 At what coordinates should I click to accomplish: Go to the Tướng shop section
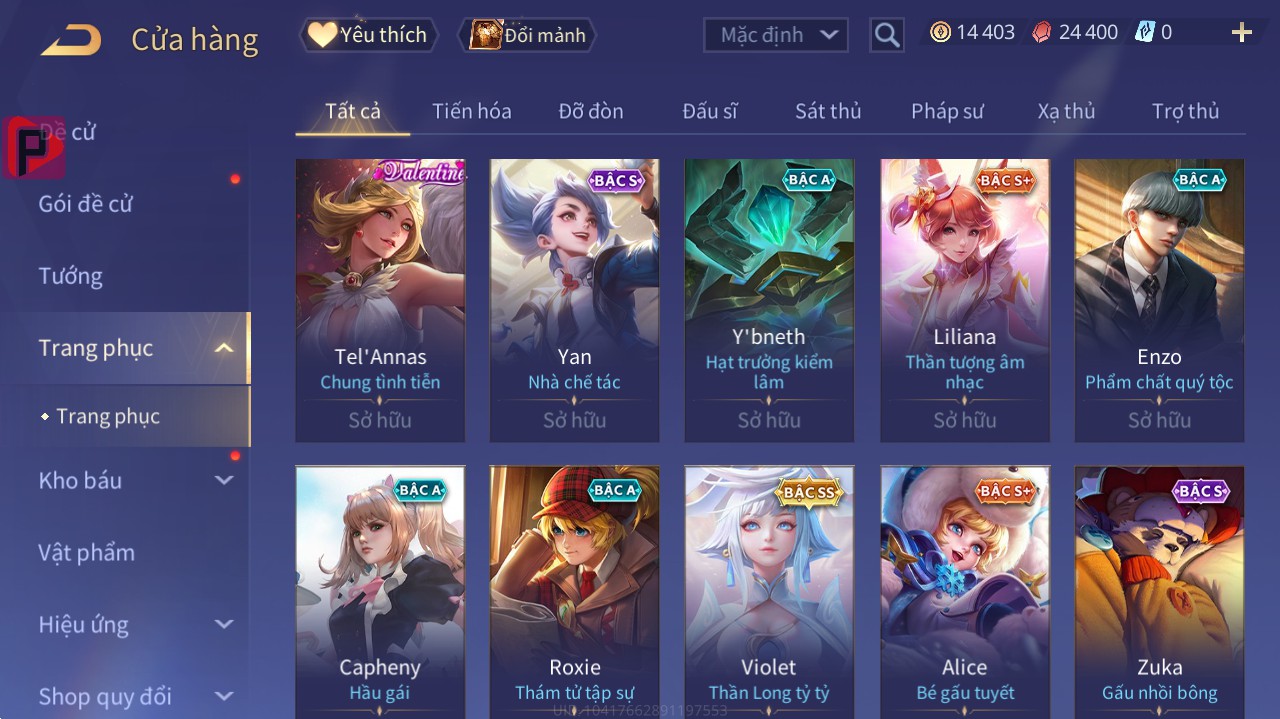pos(71,276)
